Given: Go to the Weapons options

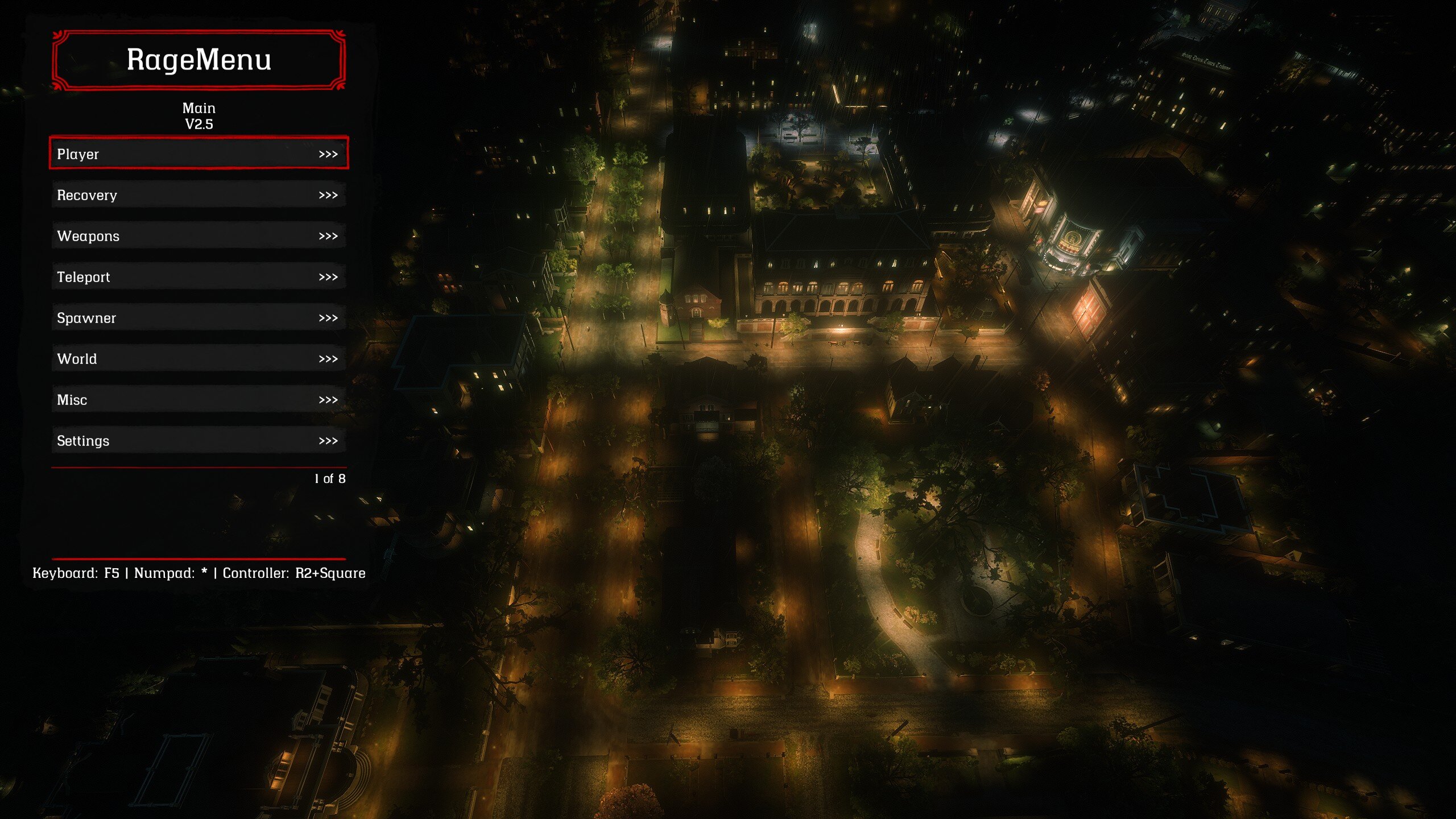Looking at the screenshot, I should point(198,236).
